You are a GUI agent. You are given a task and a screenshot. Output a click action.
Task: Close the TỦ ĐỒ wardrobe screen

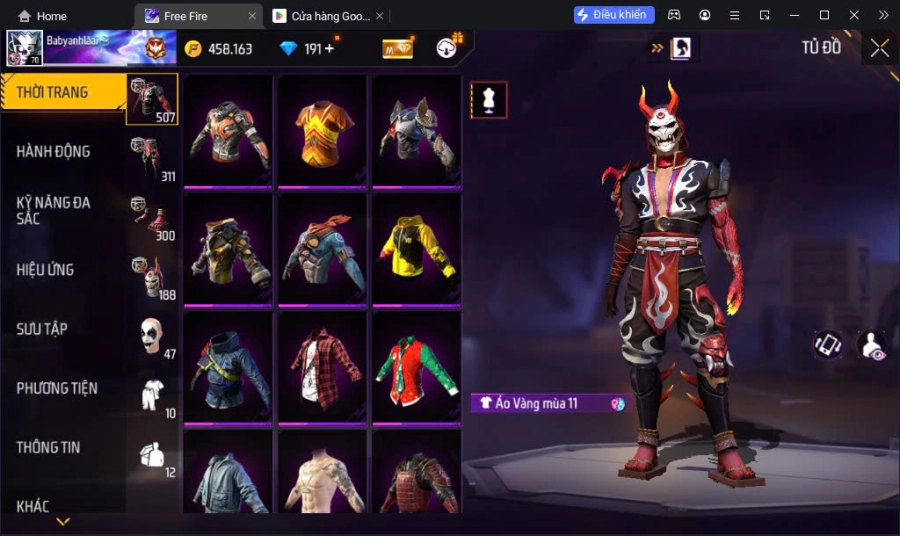coord(879,48)
